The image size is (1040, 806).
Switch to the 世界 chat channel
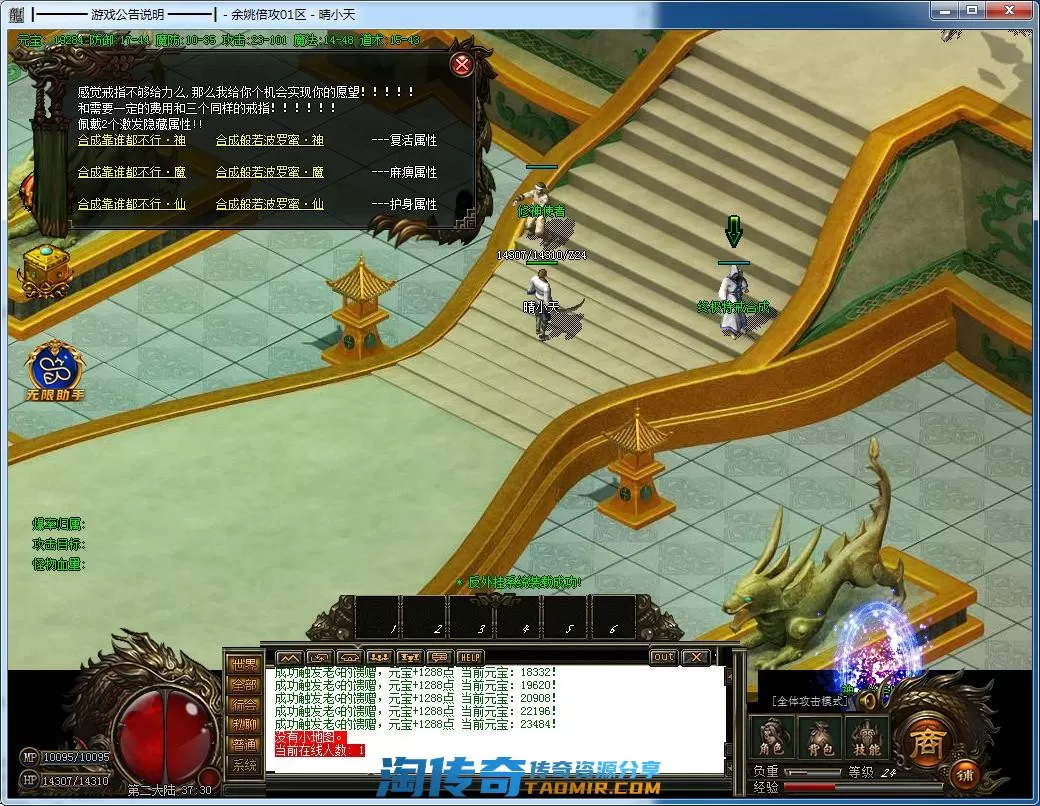click(x=244, y=665)
